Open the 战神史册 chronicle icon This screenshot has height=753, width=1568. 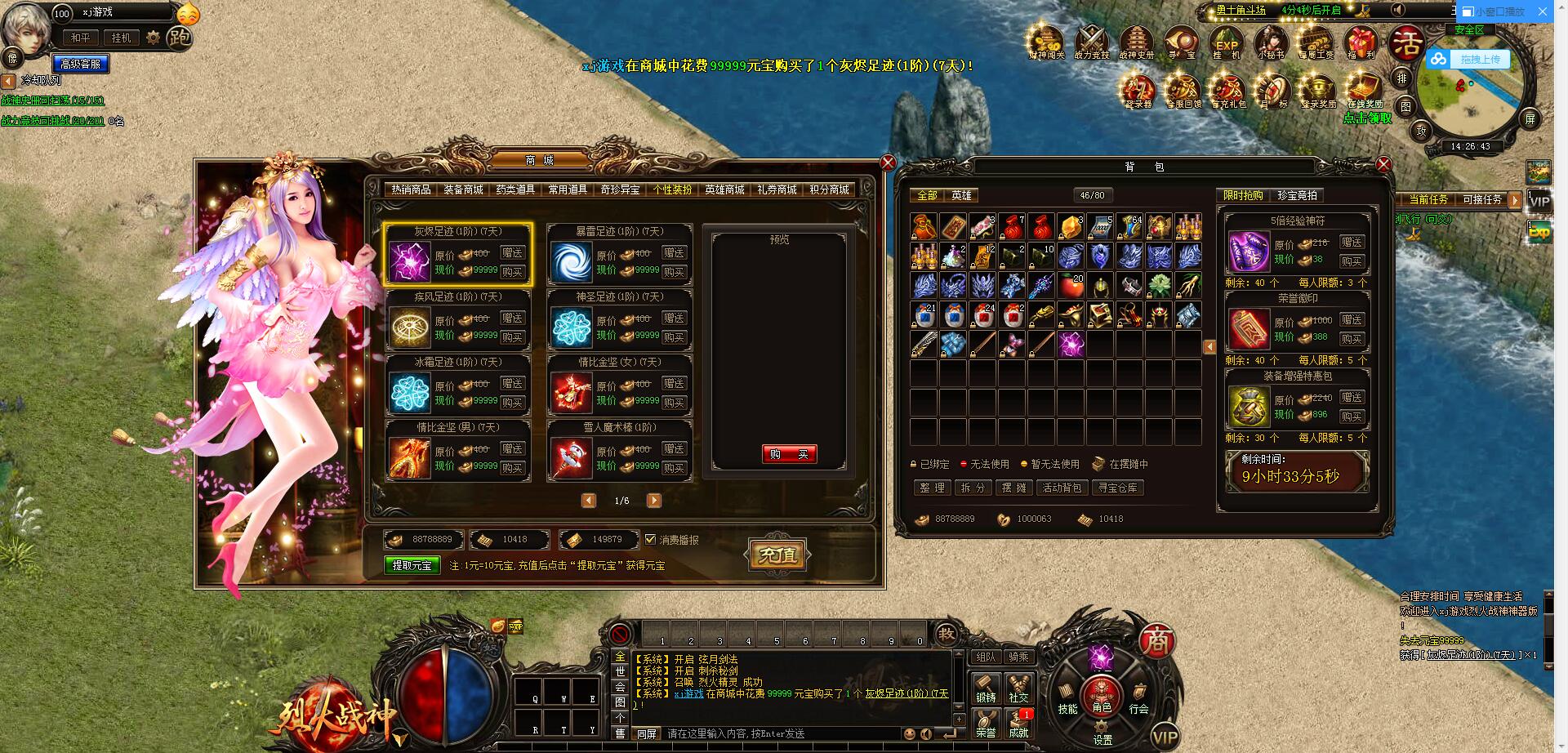tap(1136, 39)
